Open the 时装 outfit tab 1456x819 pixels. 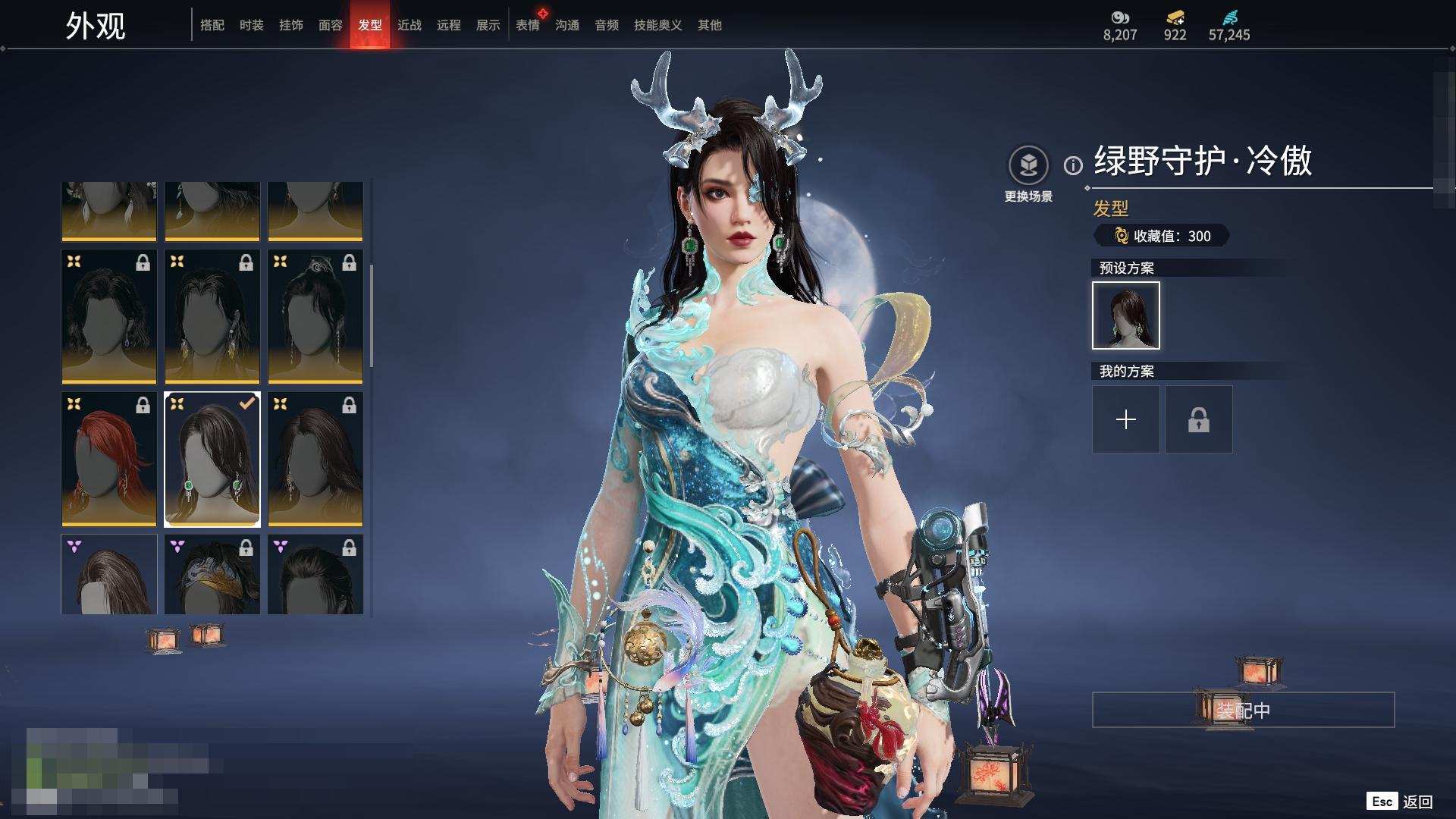click(x=251, y=25)
